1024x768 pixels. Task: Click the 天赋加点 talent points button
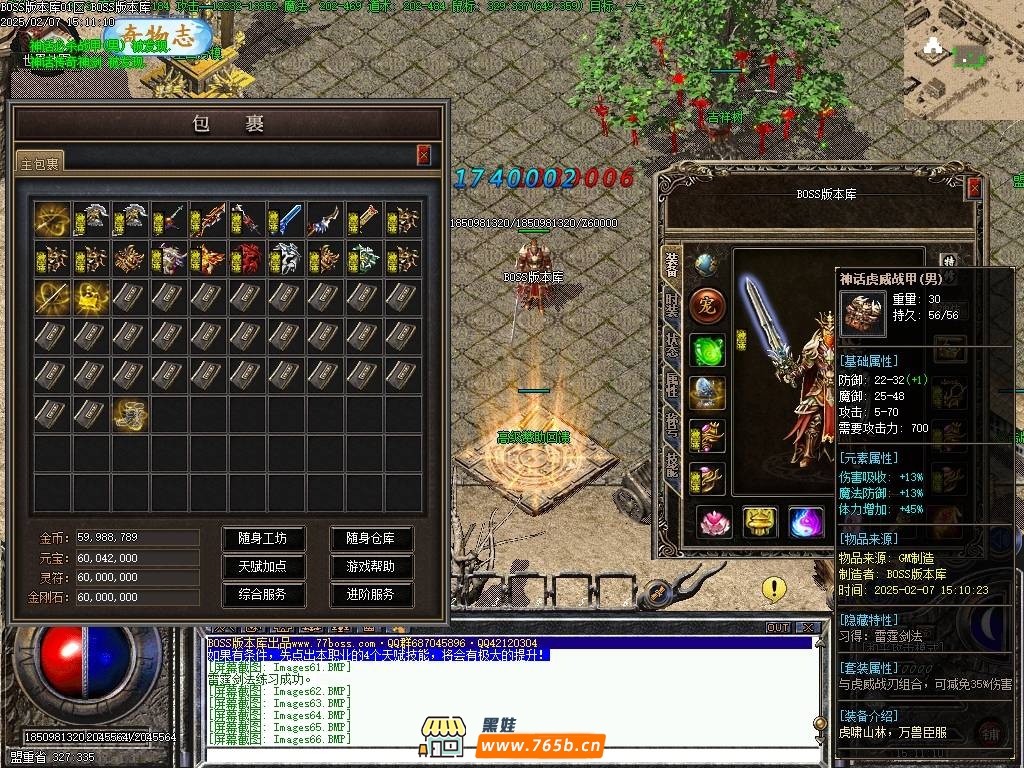(x=262, y=566)
